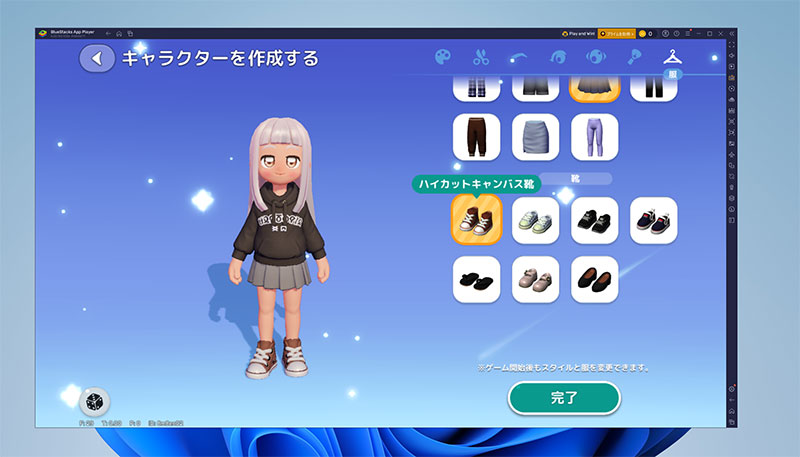Choose the black sandals

click(x=476, y=280)
